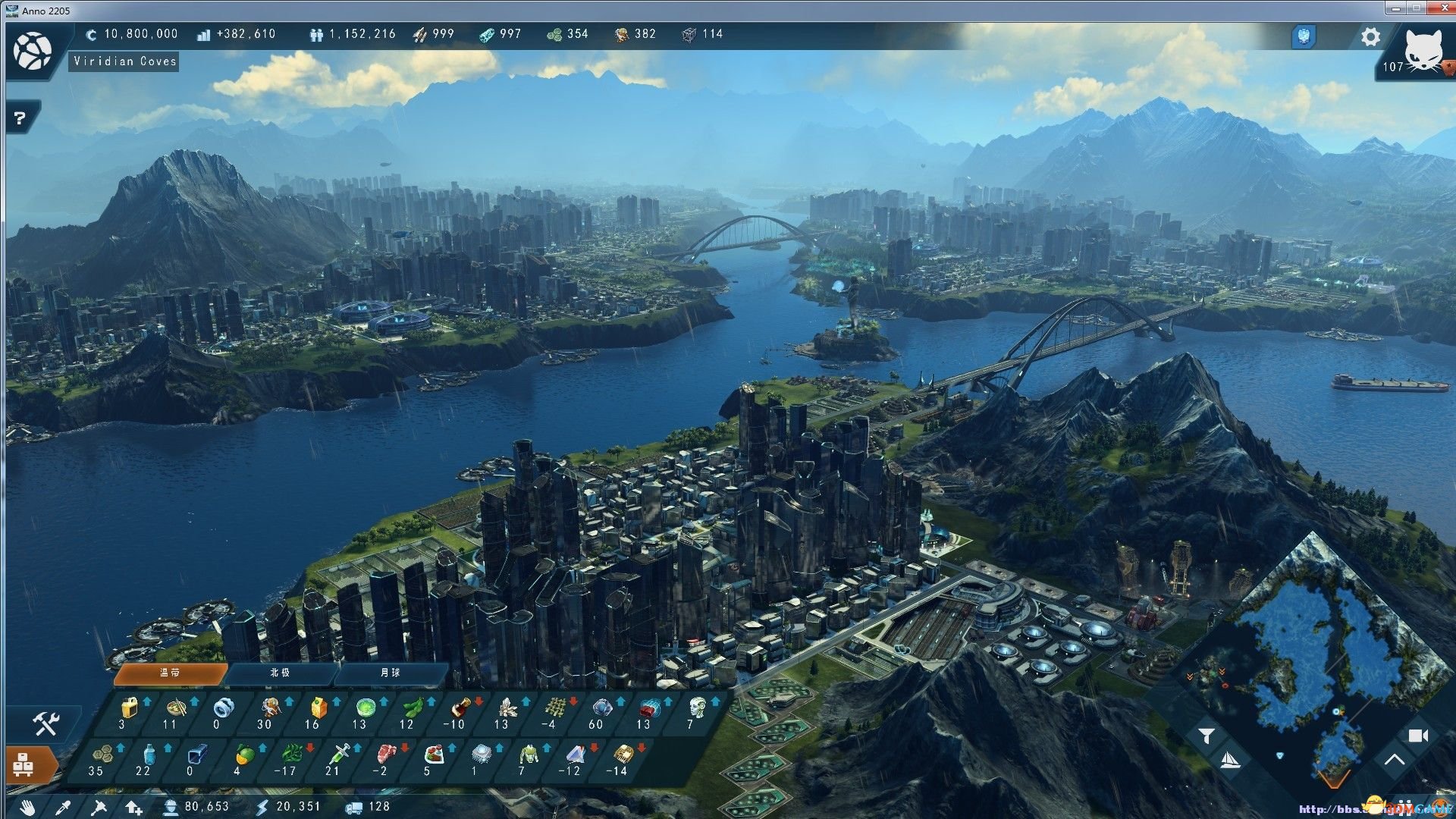
Task: Select the 温带 (Temperate) resources tab
Action: pos(170,673)
